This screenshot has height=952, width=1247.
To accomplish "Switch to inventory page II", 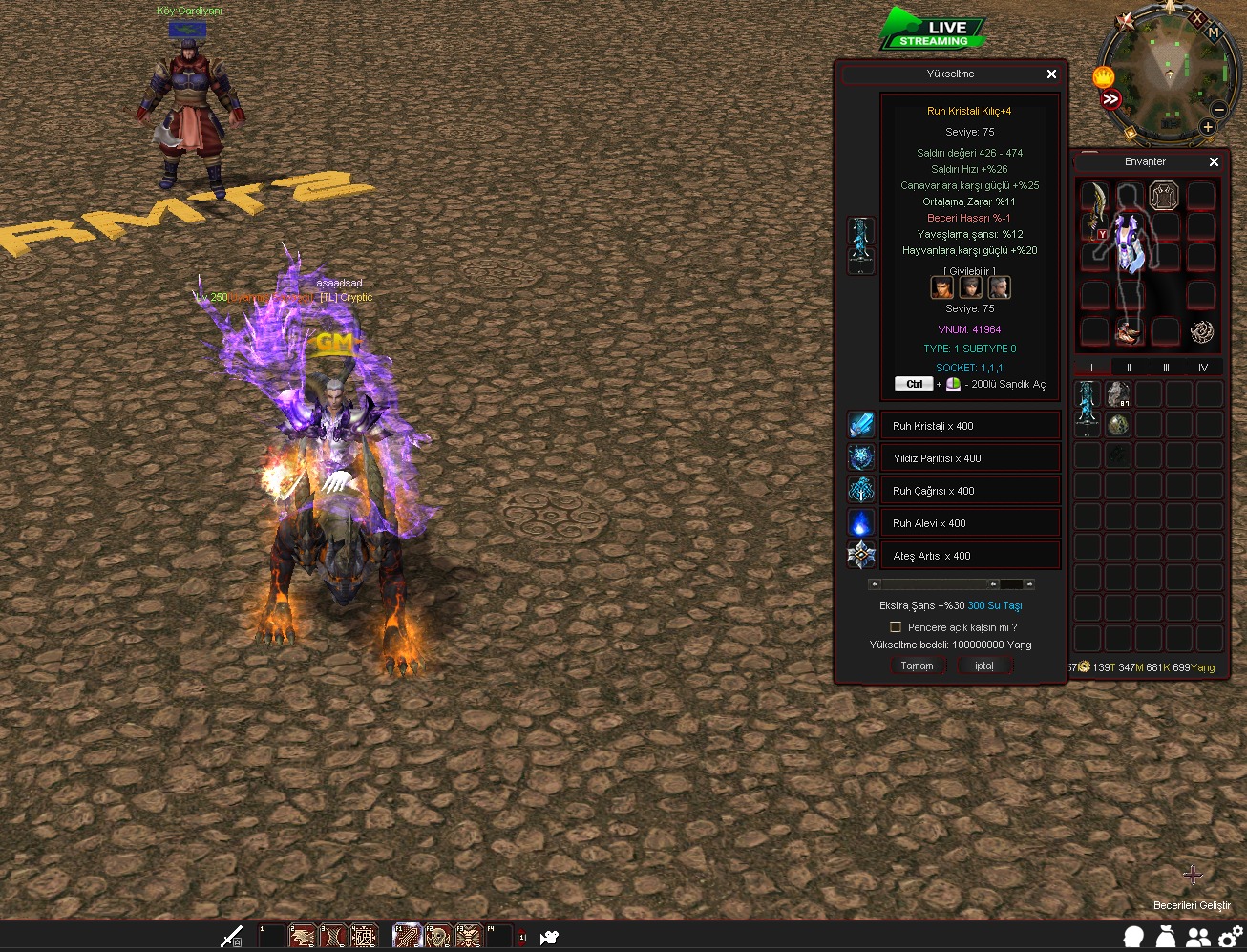I will (x=1129, y=368).
